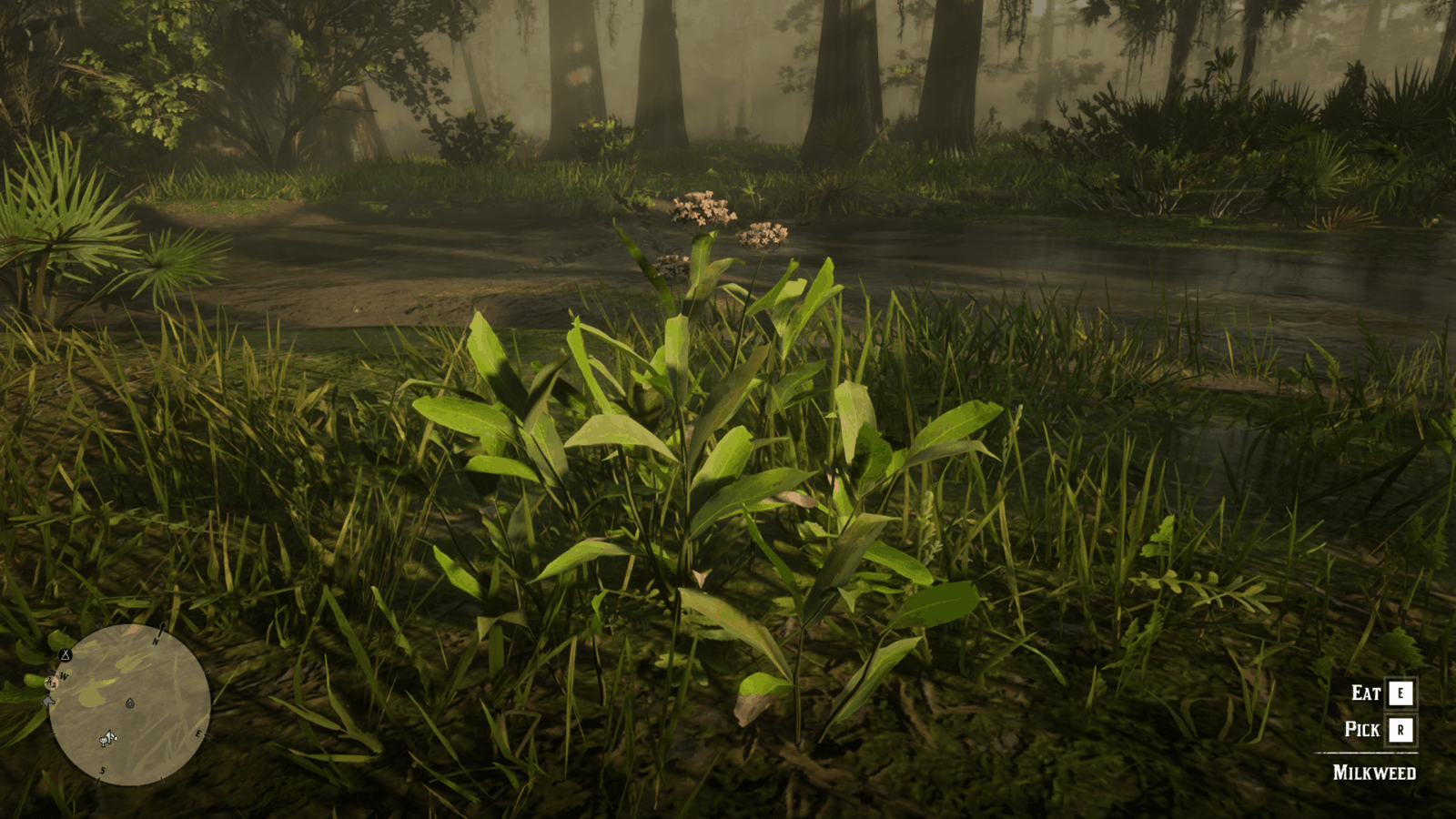The height and width of the screenshot is (819, 1456).
Task: Select the horse marker on the minimap edge
Action: 47,702
